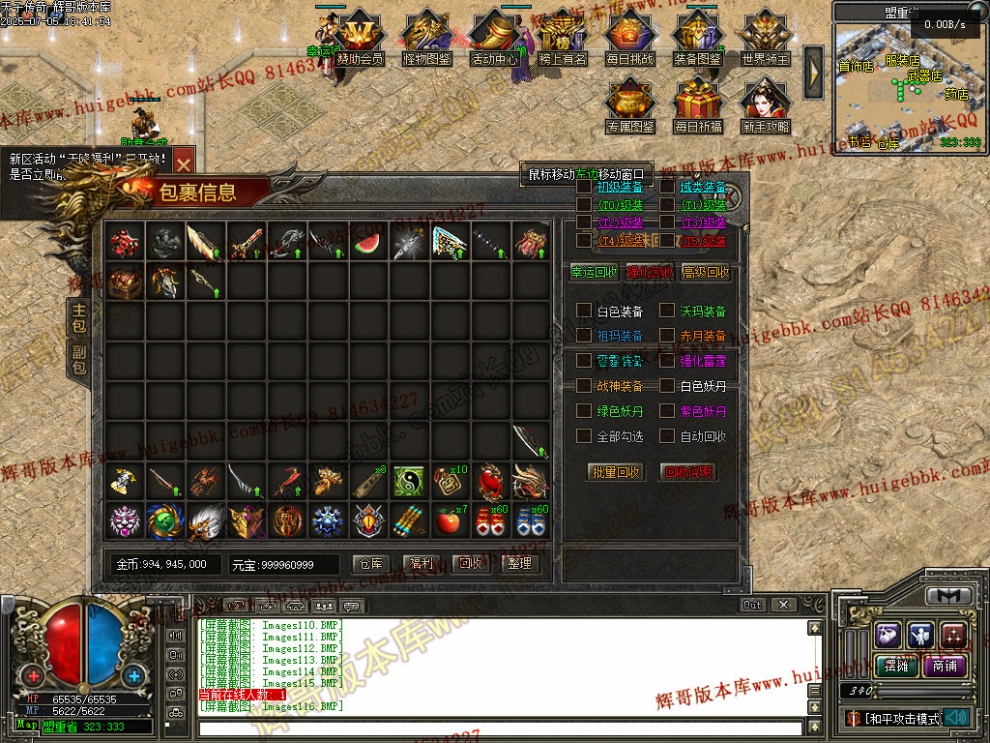Enable the 全部勾选 select-all checkbox
990x743 pixels.
[x=584, y=436]
